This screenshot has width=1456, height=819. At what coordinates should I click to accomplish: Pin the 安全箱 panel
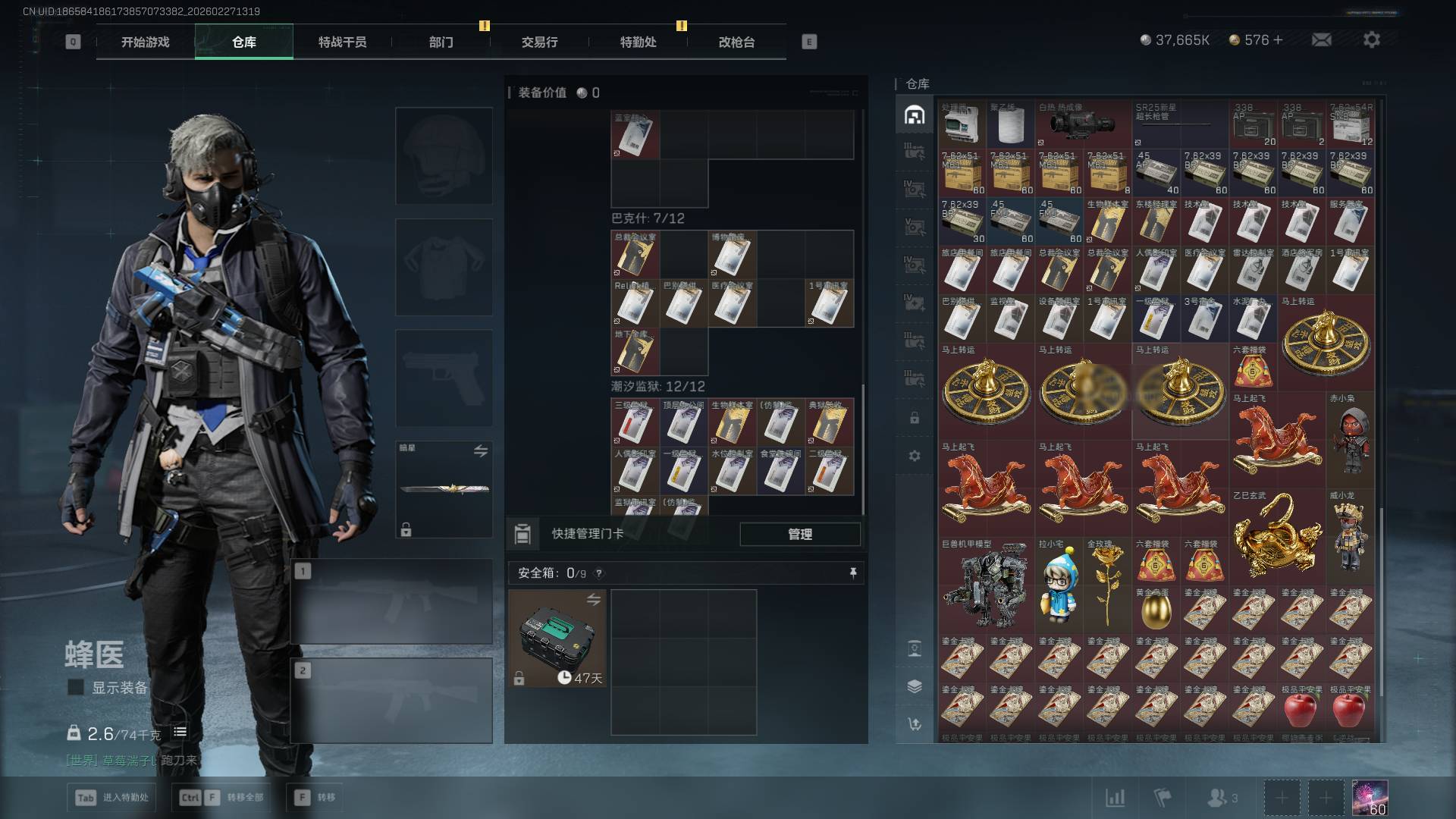coord(853,573)
